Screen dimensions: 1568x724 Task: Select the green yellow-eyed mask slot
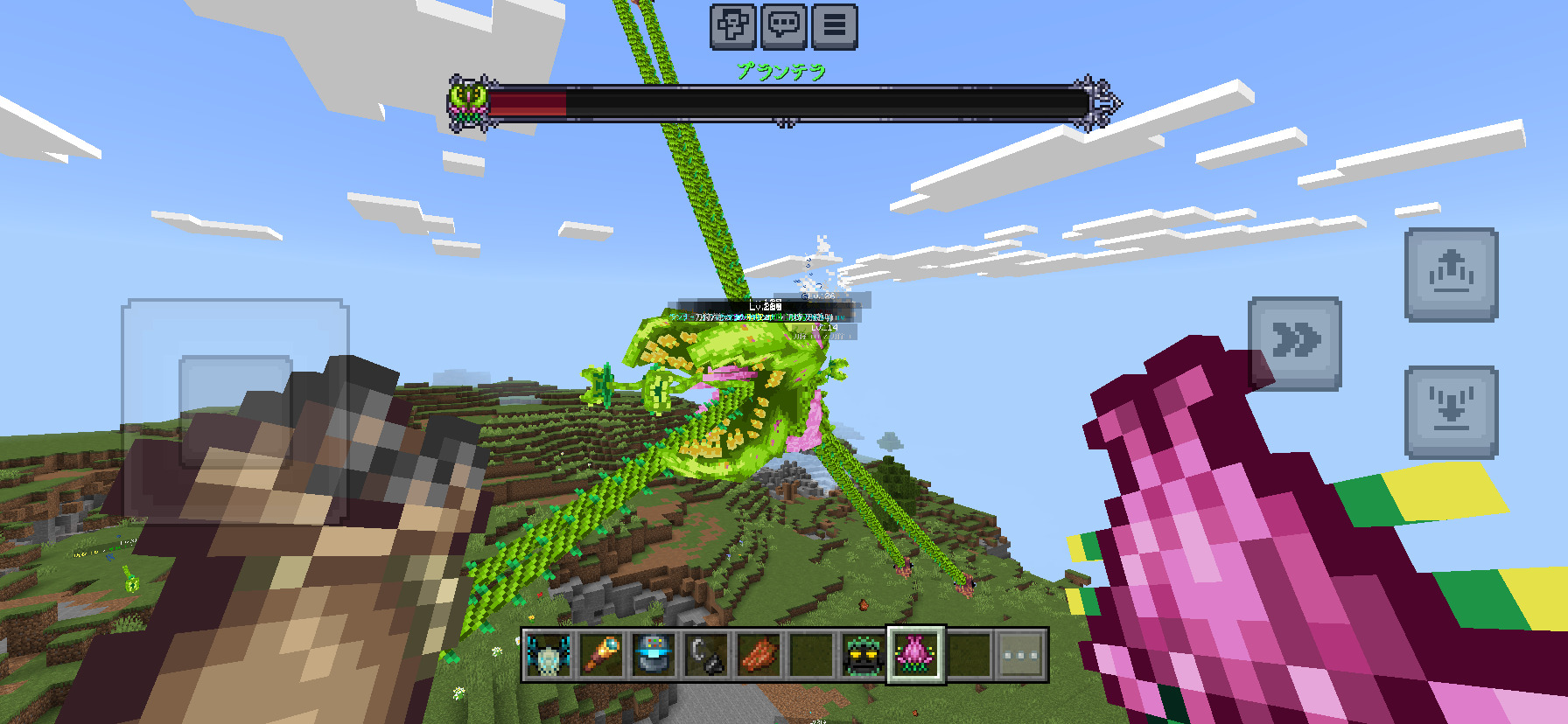pos(864,655)
